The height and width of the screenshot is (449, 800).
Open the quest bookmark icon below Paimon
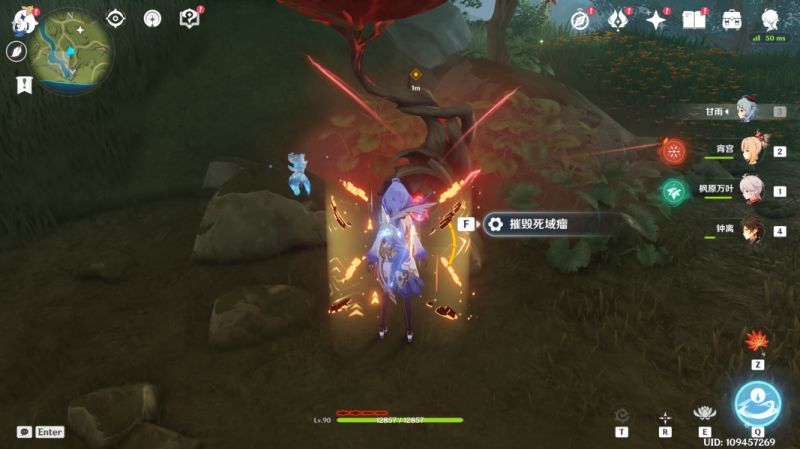21,85
